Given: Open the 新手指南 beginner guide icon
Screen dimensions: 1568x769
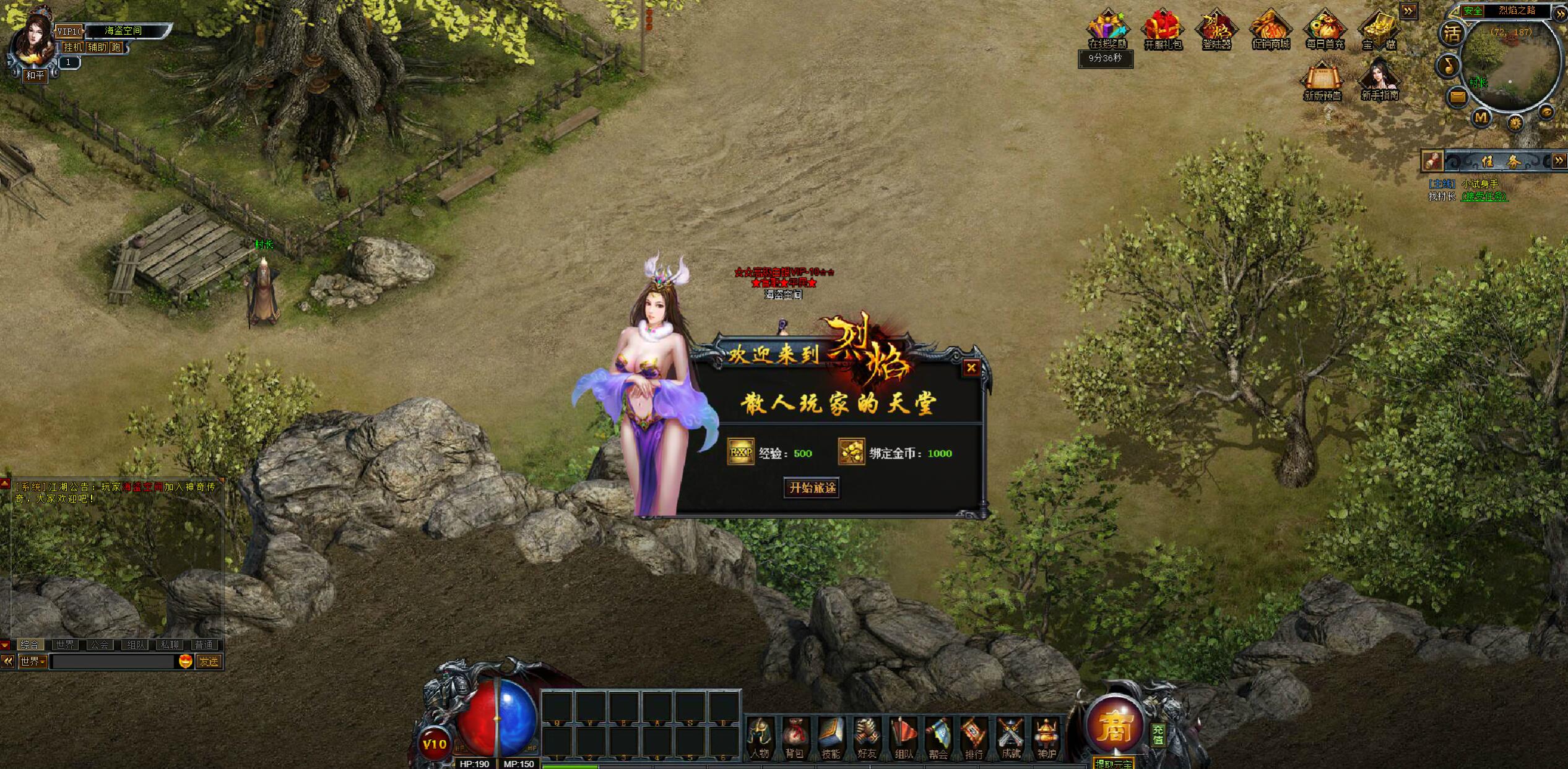Looking at the screenshot, I should pos(1380,80).
